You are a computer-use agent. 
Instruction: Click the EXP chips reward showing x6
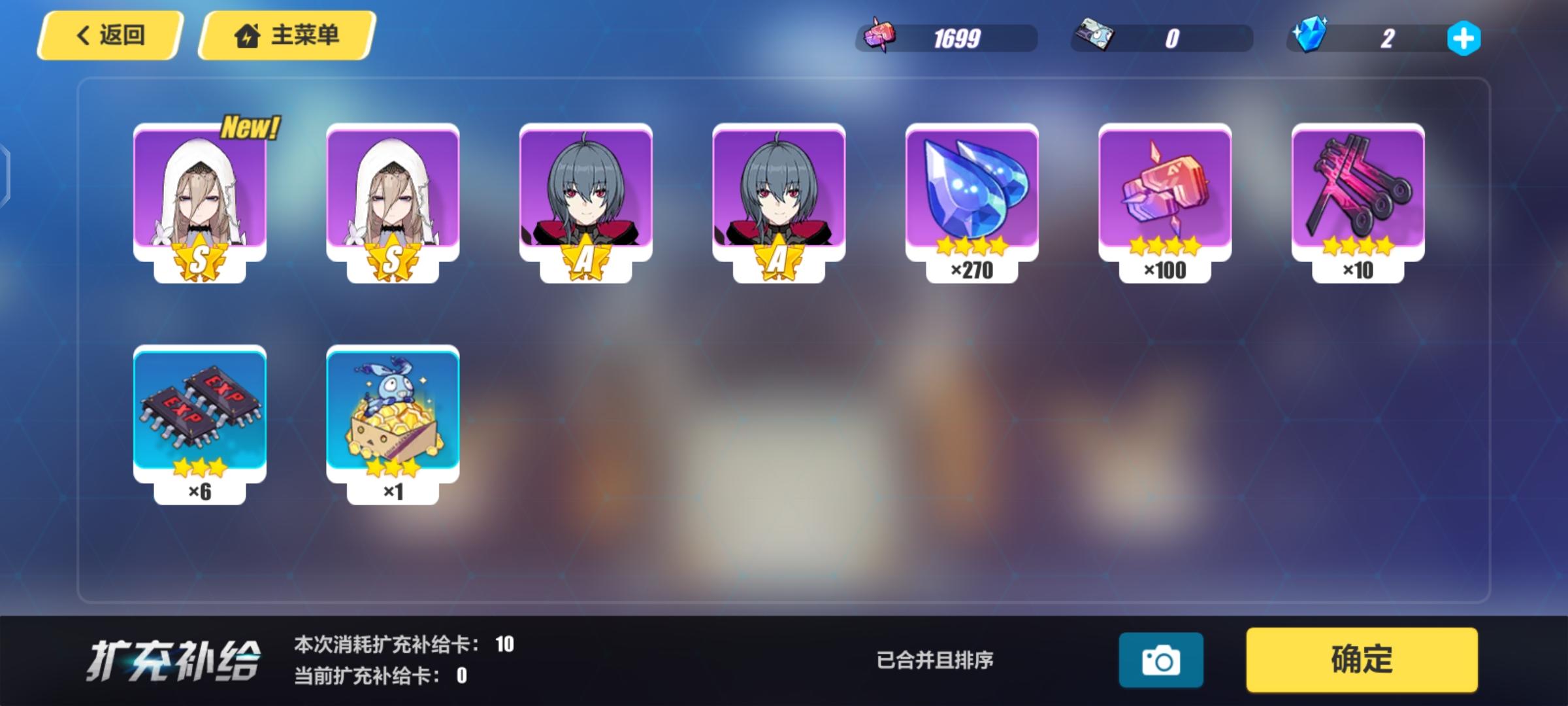(x=199, y=412)
